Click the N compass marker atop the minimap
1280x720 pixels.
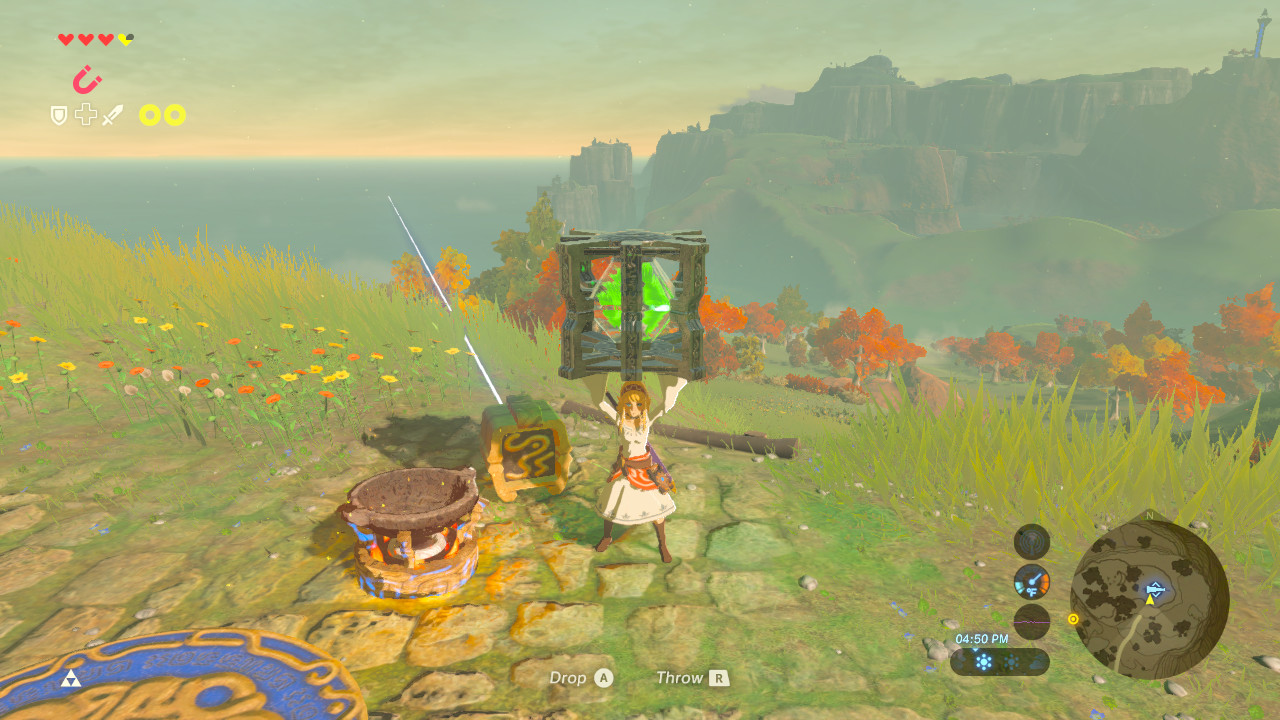[1149, 514]
